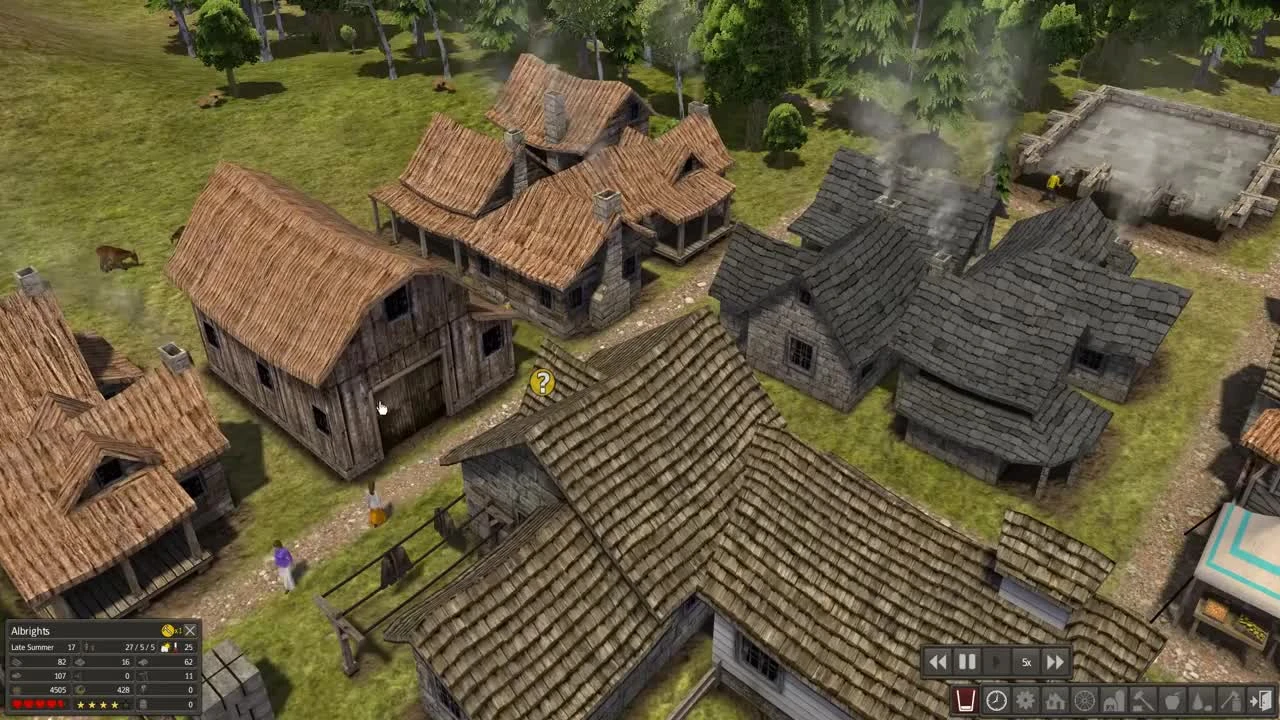1280x720 pixels.
Task: Click the play button to resume
Action: [994, 661]
